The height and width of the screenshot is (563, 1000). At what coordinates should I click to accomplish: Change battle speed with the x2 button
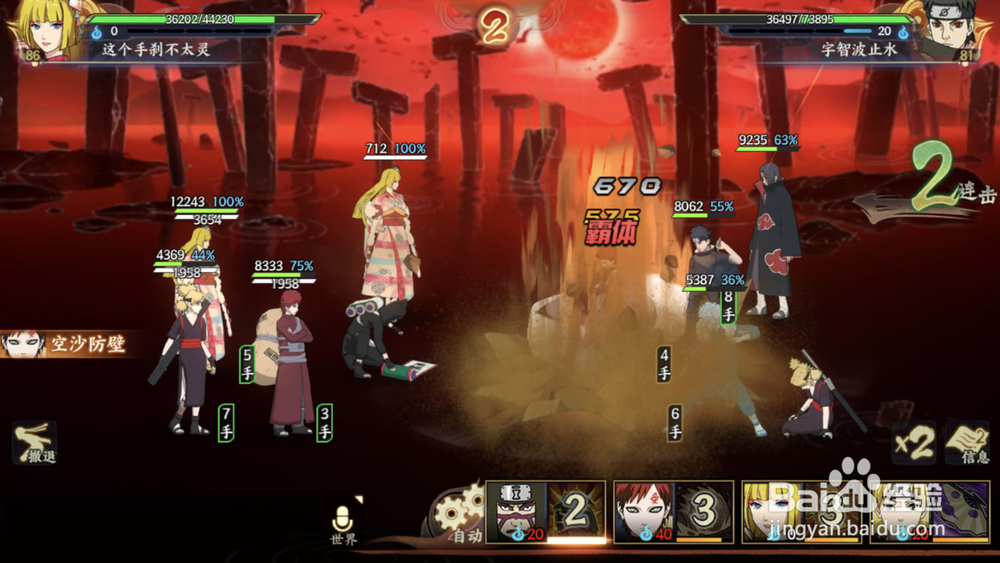pyautogui.click(x=914, y=443)
